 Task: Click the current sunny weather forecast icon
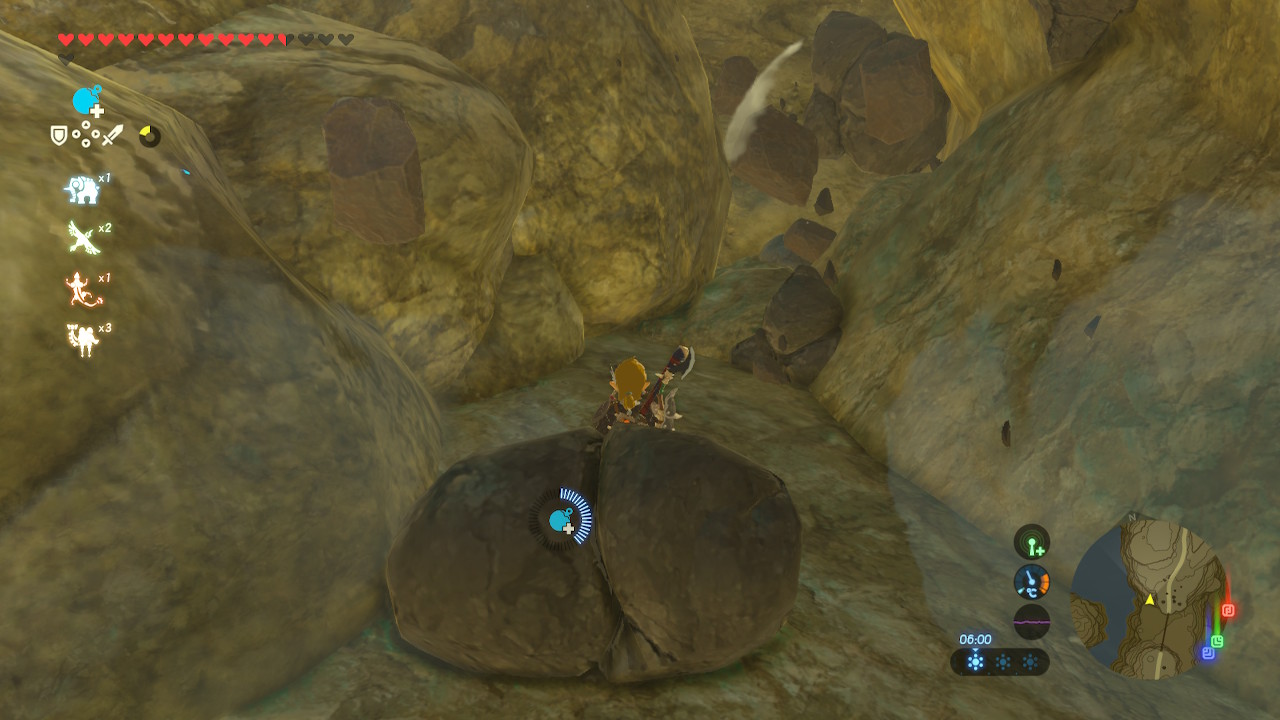(x=975, y=662)
